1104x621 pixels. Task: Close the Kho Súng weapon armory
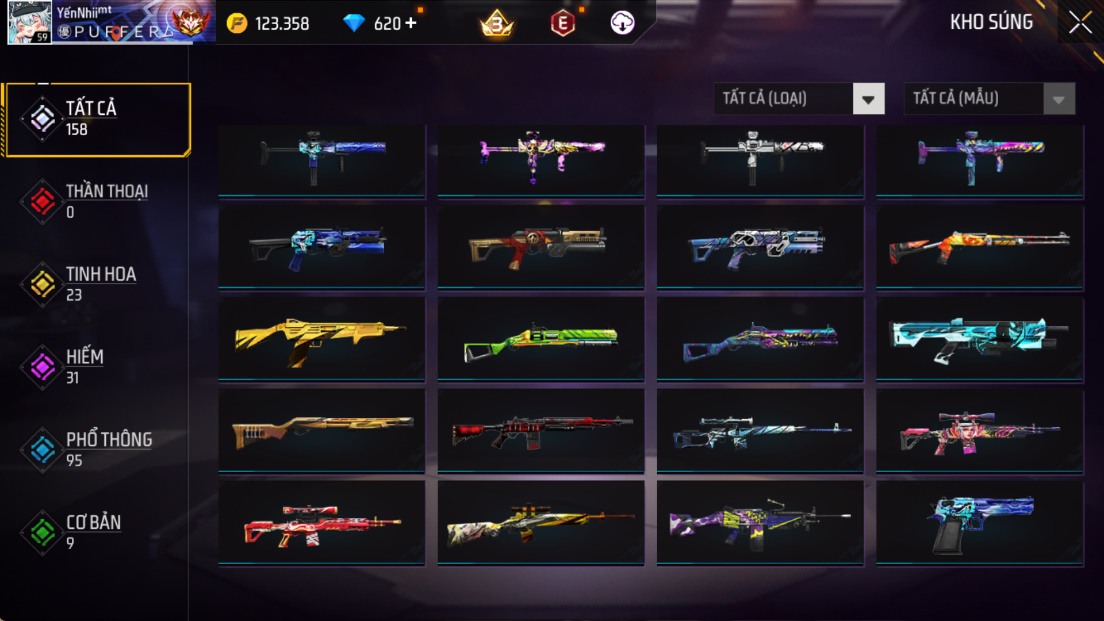coord(1080,23)
